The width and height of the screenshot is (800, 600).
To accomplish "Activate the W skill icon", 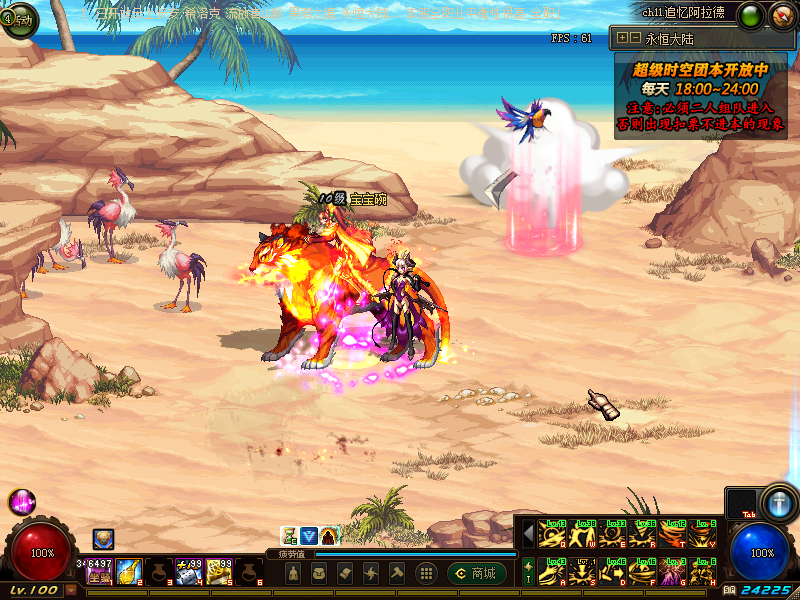I will pos(582,535).
